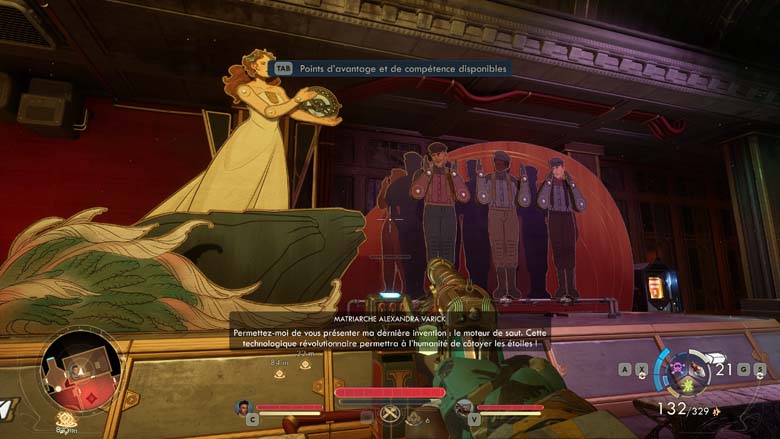Image resolution: width=780 pixels, height=439 pixels.
Task: Select the left companion portrait
Action: click(x=242, y=407)
